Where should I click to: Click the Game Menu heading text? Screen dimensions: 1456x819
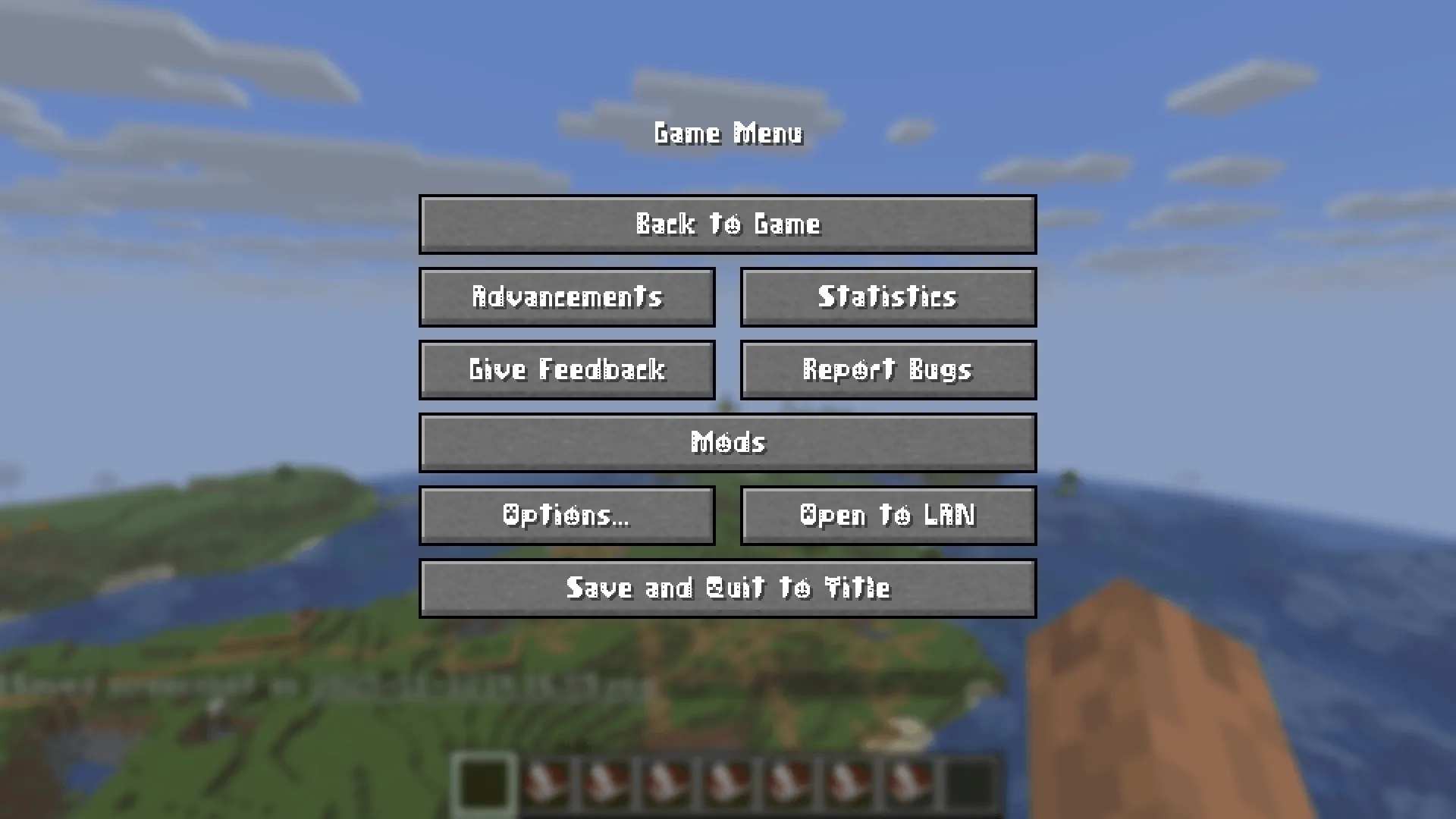[x=728, y=135]
